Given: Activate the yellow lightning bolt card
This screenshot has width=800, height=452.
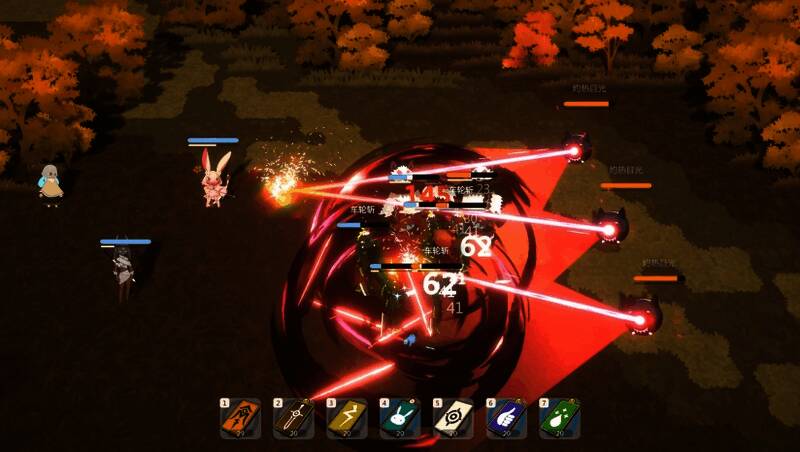Looking at the screenshot, I should pos(347,418).
